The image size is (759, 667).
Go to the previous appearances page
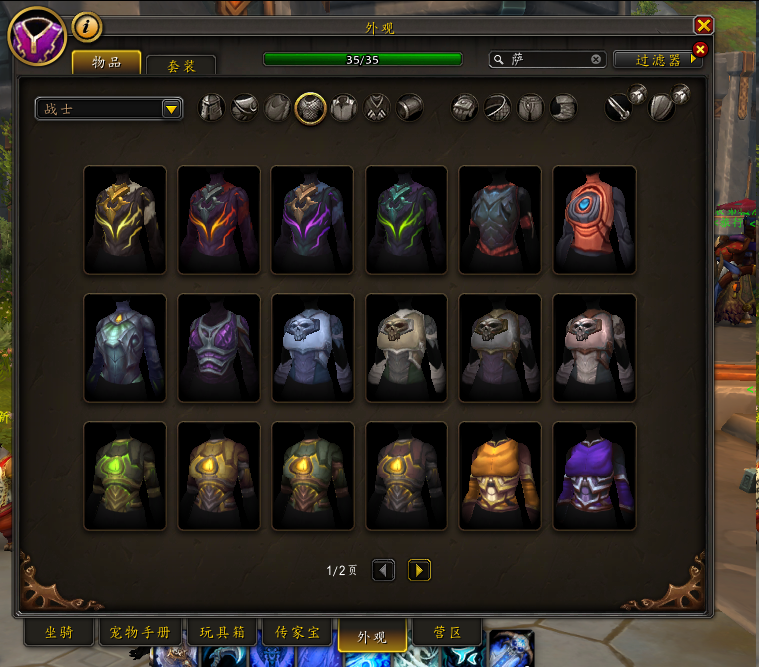click(x=384, y=570)
